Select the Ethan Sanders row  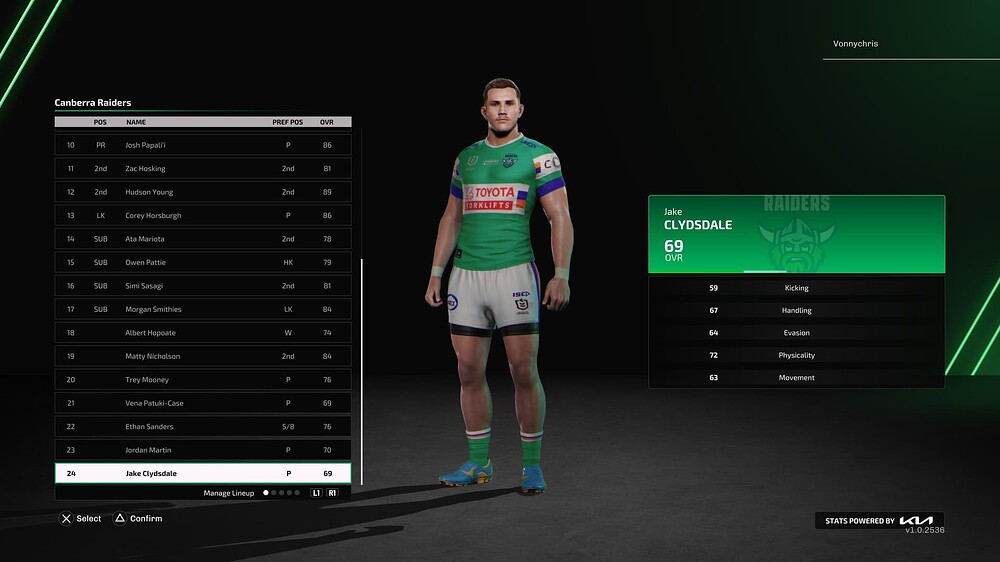pyautogui.click(x=202, y=427)
